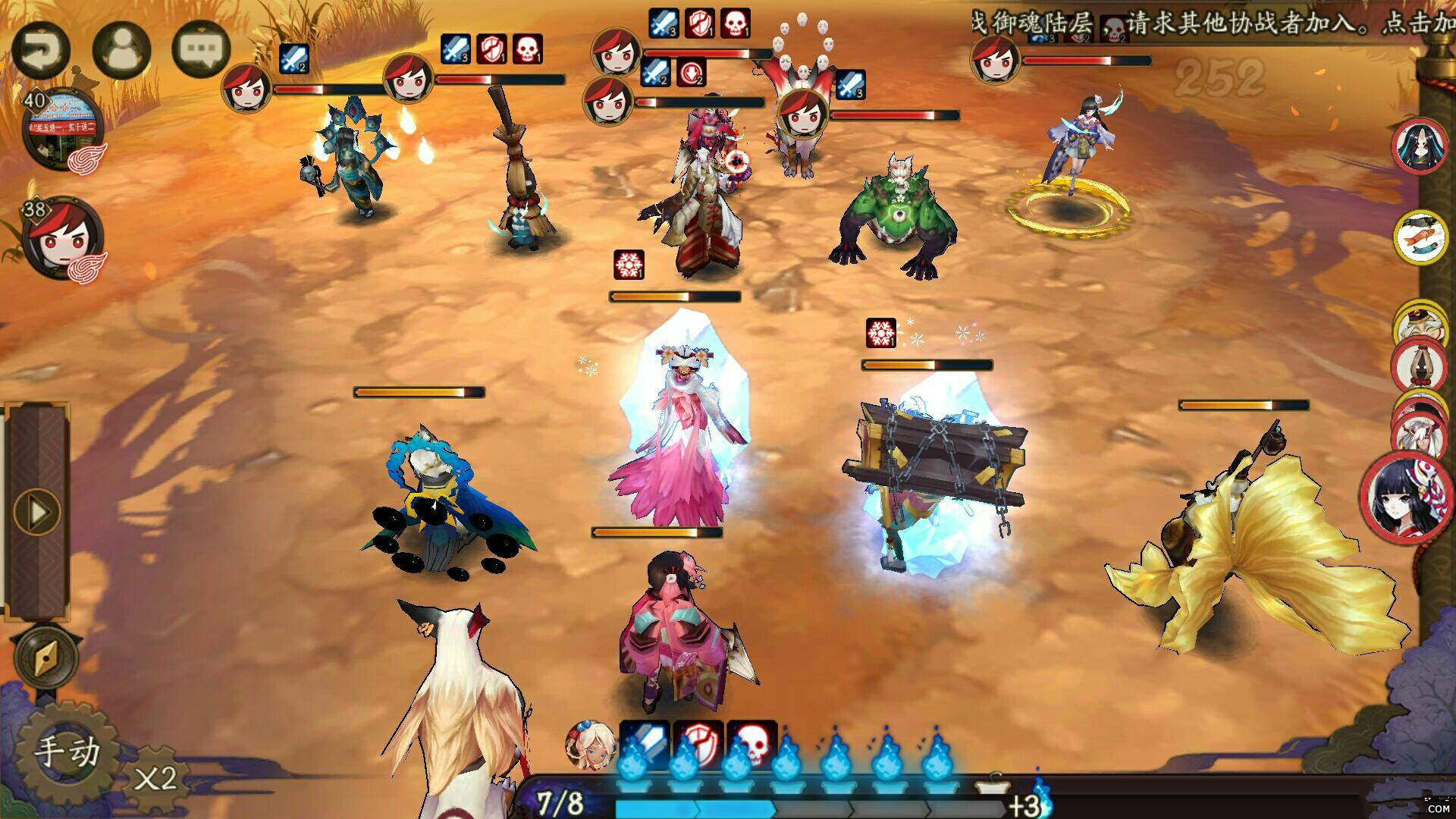Click the blonde character portrait beside skills

tap(590, 745)
